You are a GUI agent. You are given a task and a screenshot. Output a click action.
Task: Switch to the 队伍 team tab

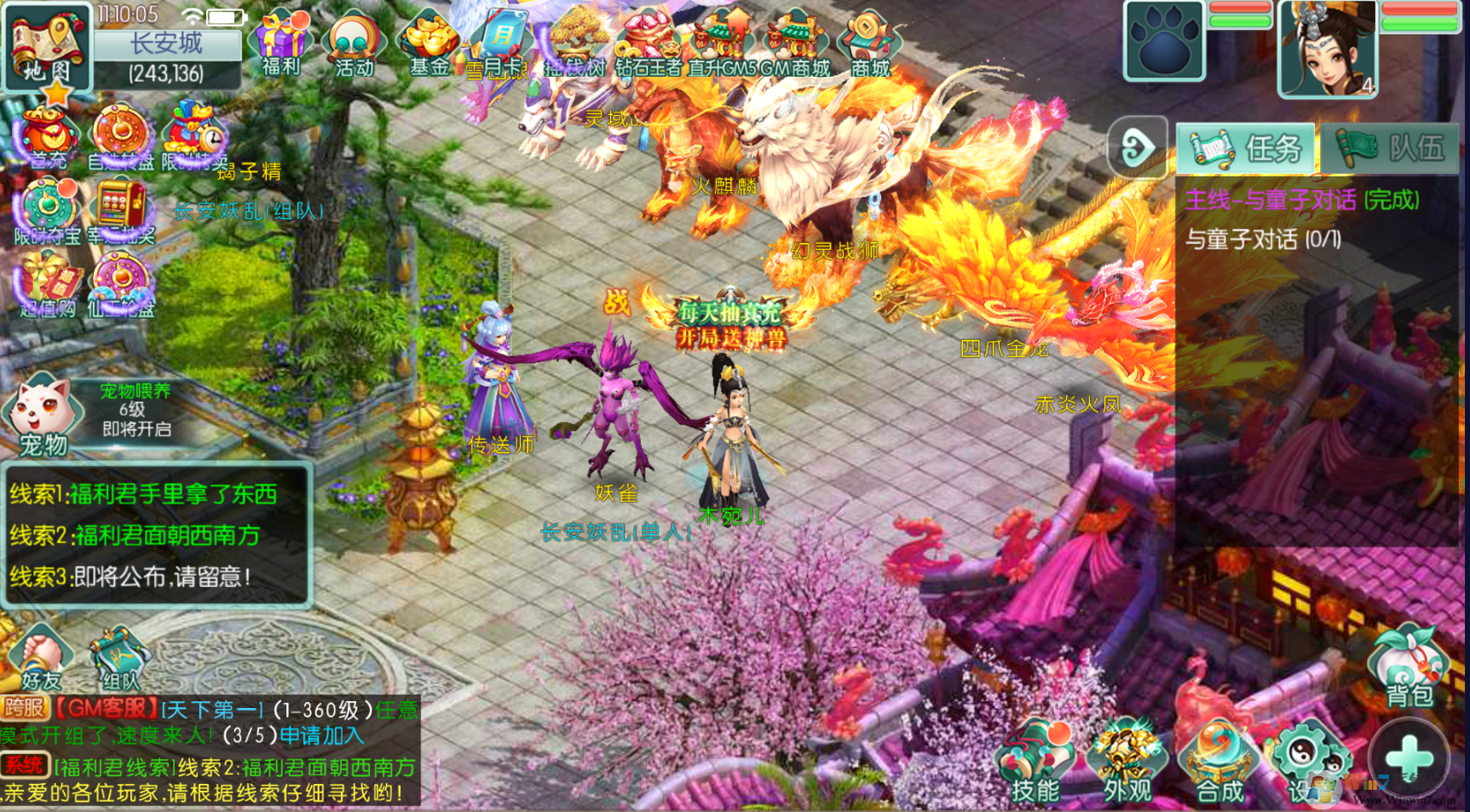[1391, 148]
